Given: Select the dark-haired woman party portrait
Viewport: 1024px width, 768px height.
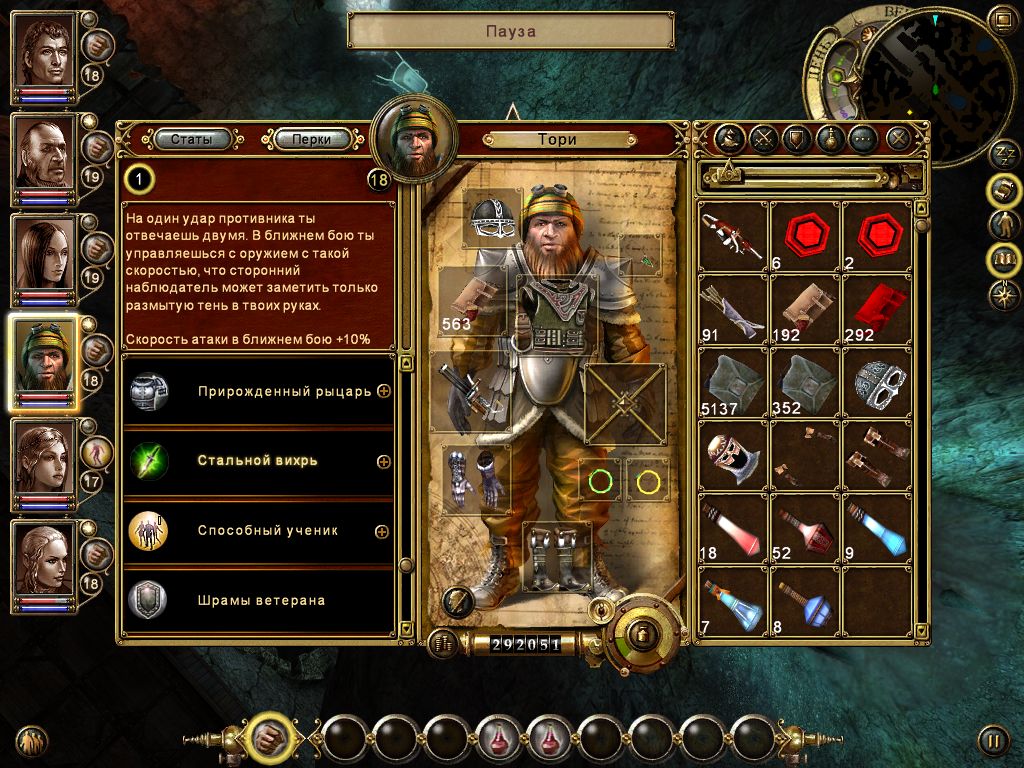Looking at the screenshot, I should pos(46,254).
